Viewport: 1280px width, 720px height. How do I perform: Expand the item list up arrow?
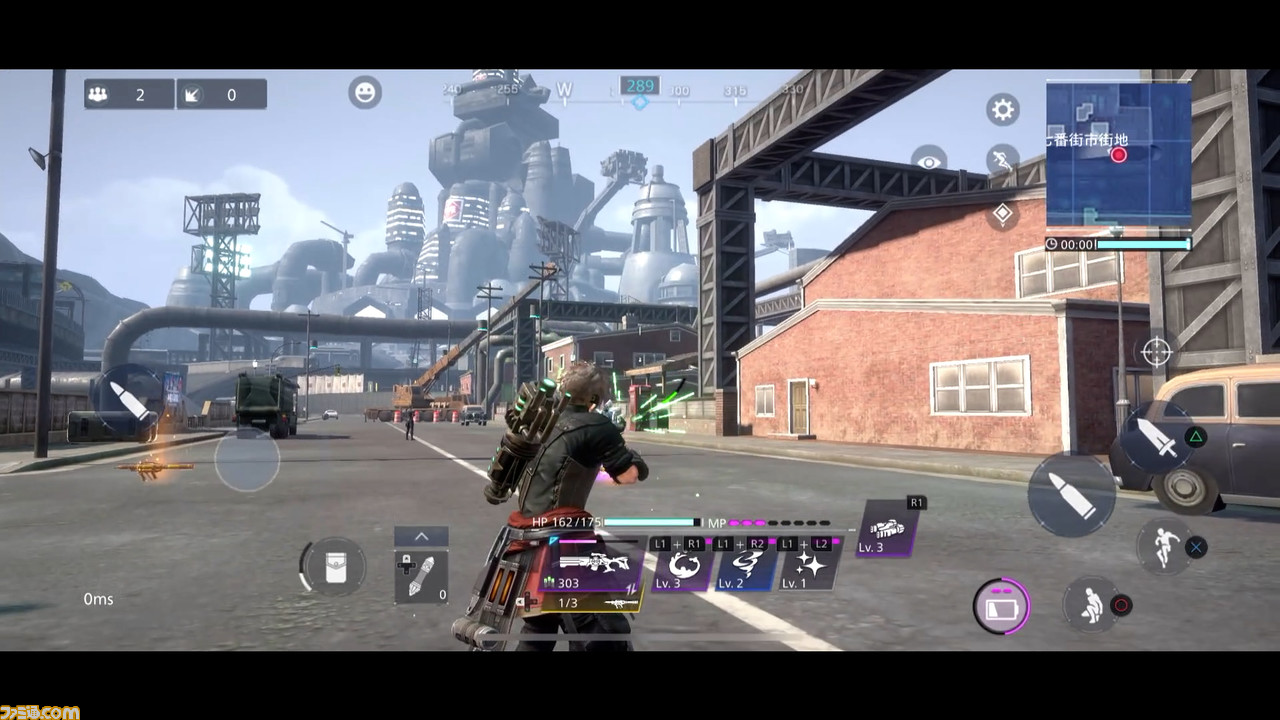[421, 537]
